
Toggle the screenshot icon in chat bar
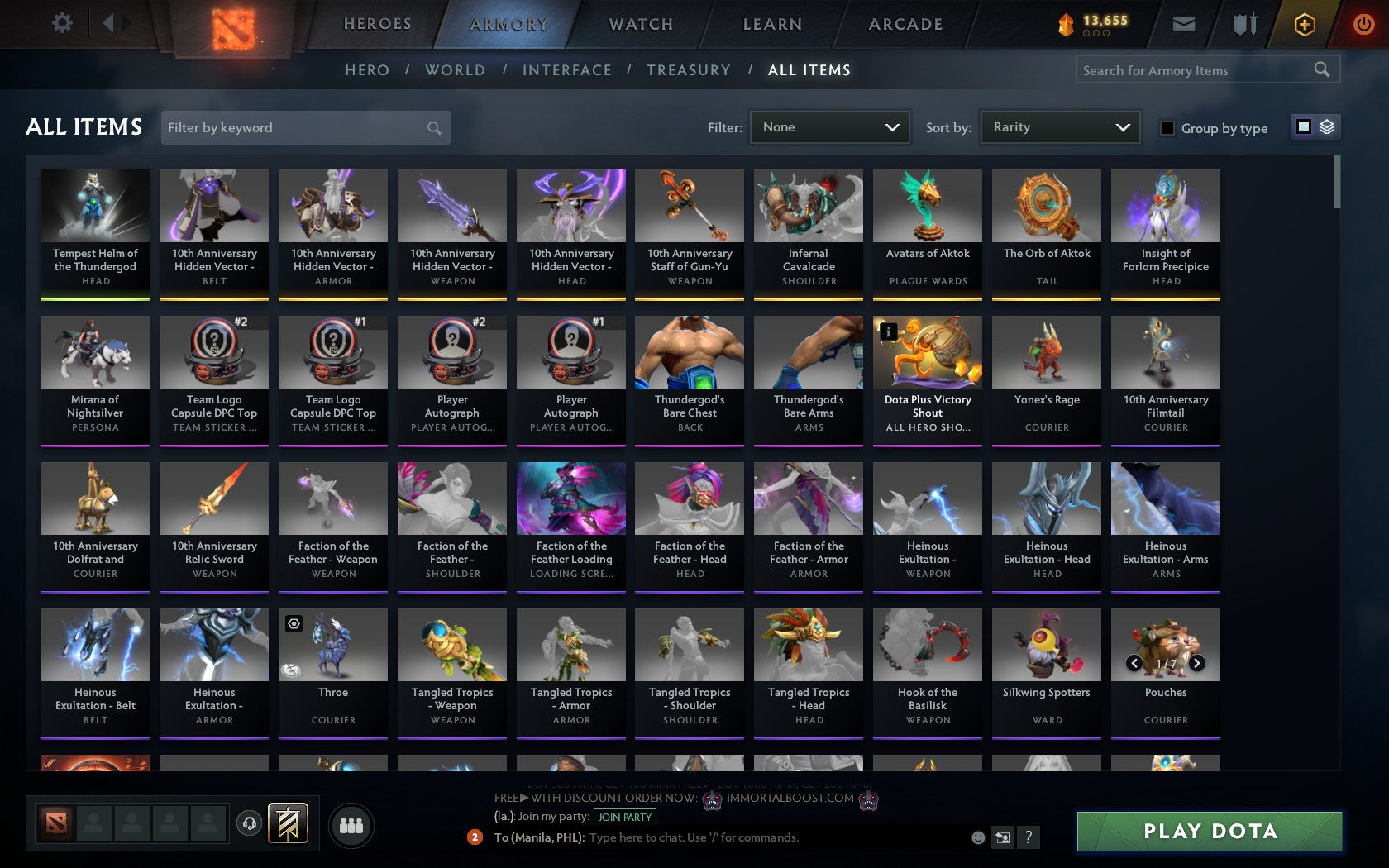pyautogui.click(x=1003, y=837)
